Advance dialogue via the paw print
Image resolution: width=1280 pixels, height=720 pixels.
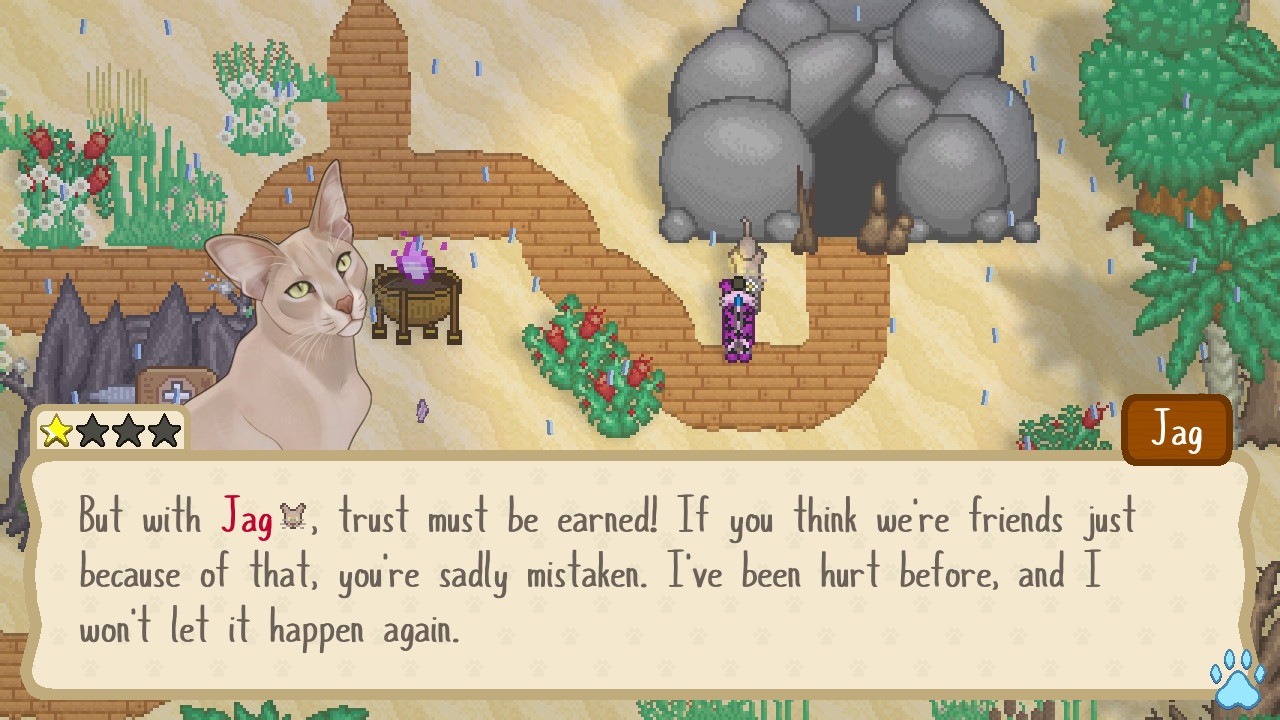point(1236,682)
